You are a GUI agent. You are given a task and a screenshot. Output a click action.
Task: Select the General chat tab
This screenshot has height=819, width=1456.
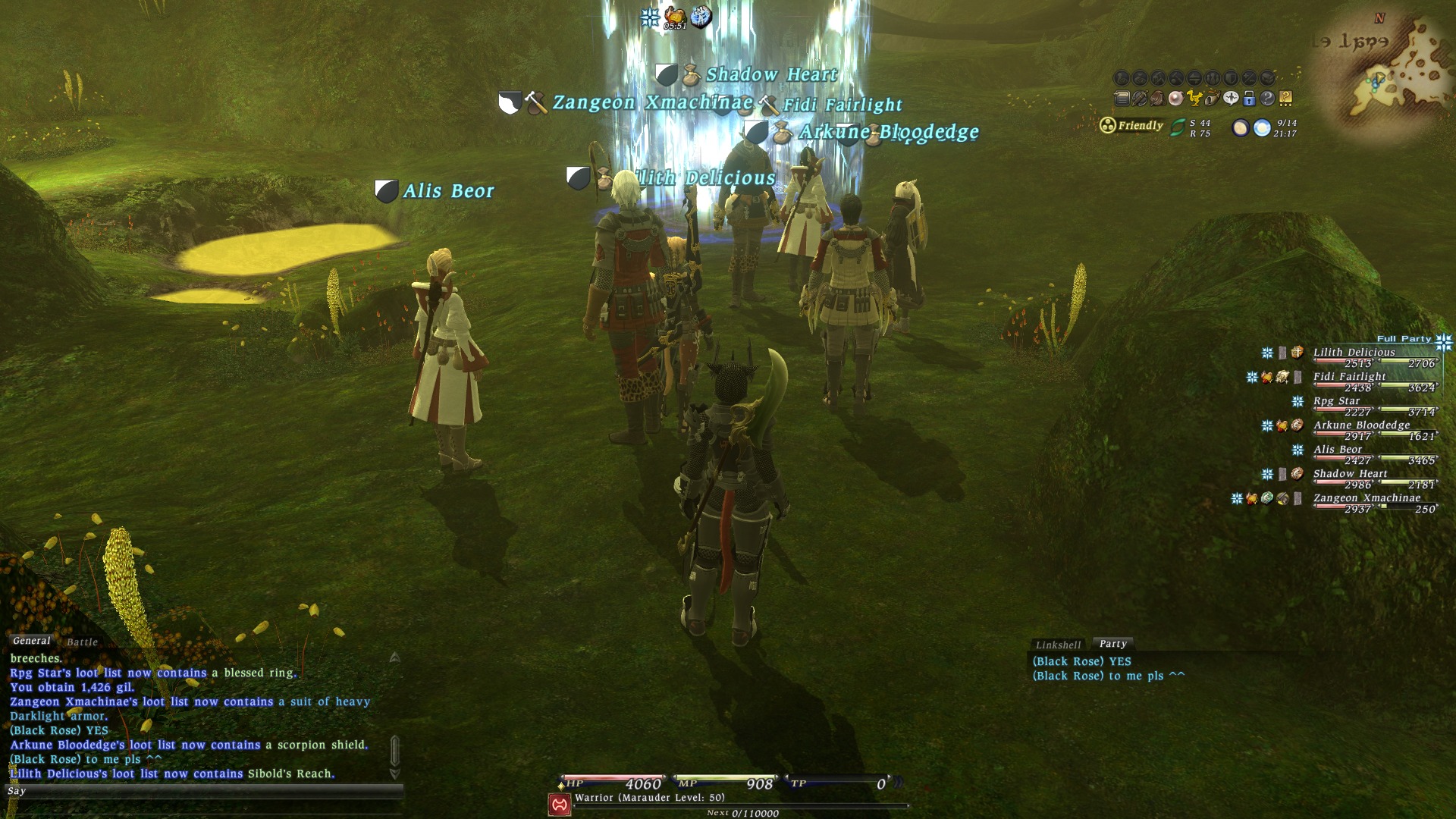(x=31, y=641)
